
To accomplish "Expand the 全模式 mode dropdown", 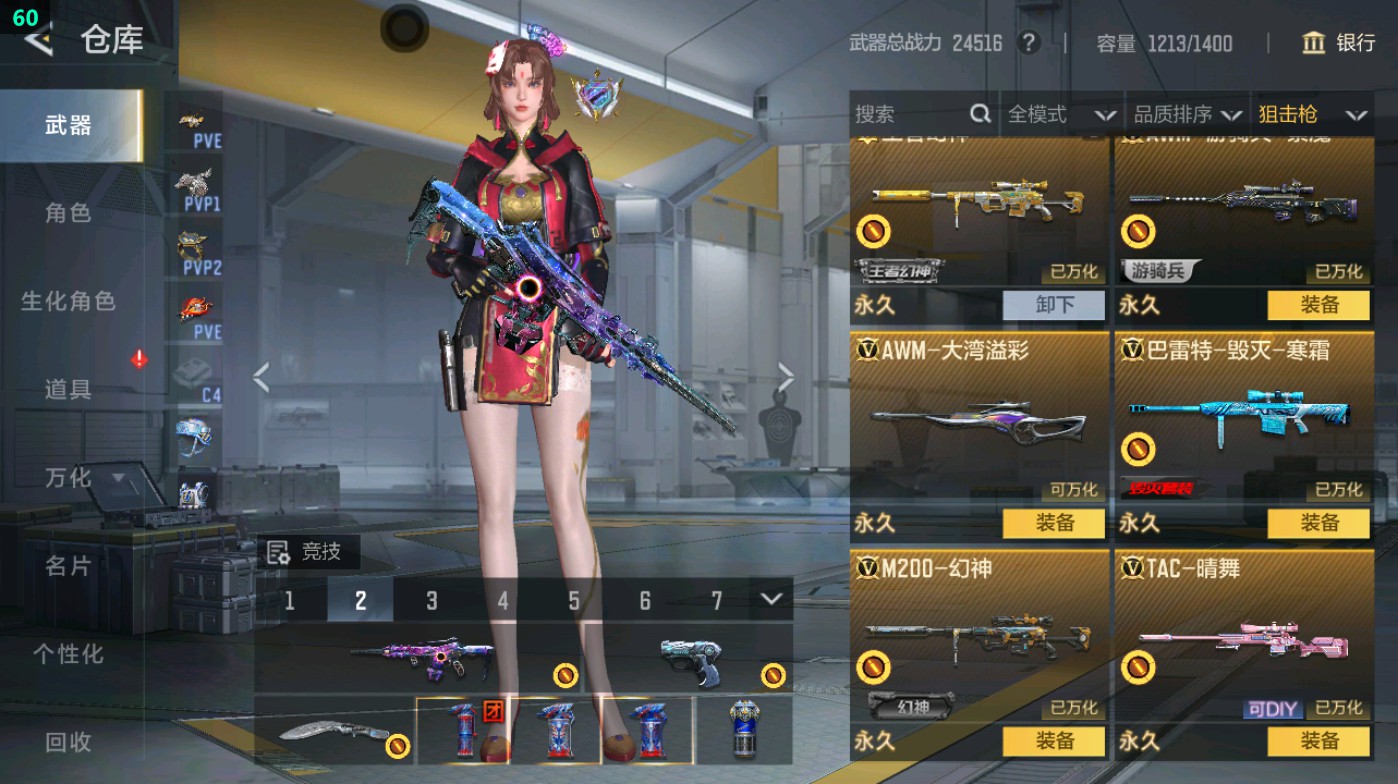I will click(1060, 115).
